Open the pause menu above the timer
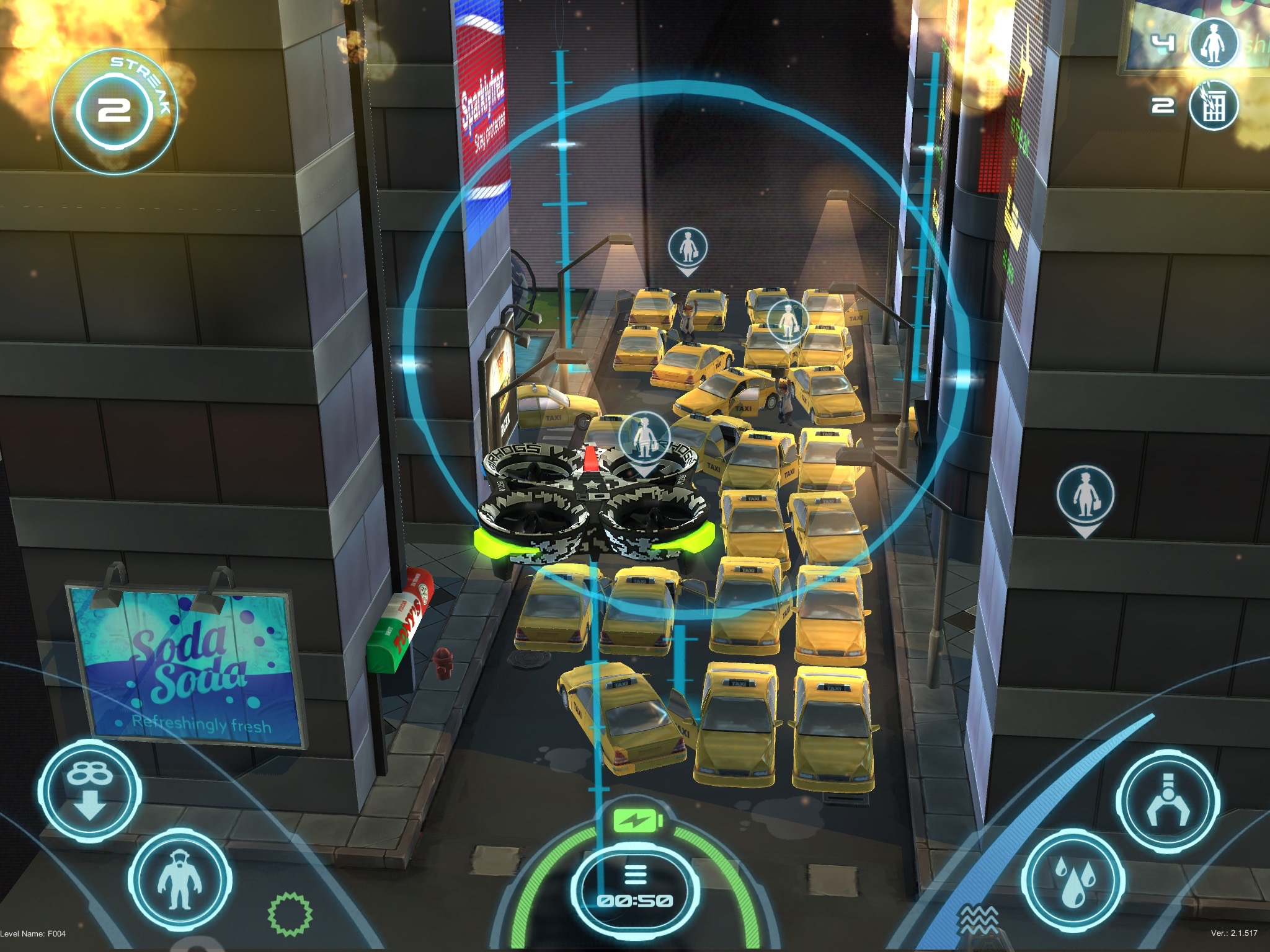Screen dimensions: 1270x952 click(x=633, y=875)
